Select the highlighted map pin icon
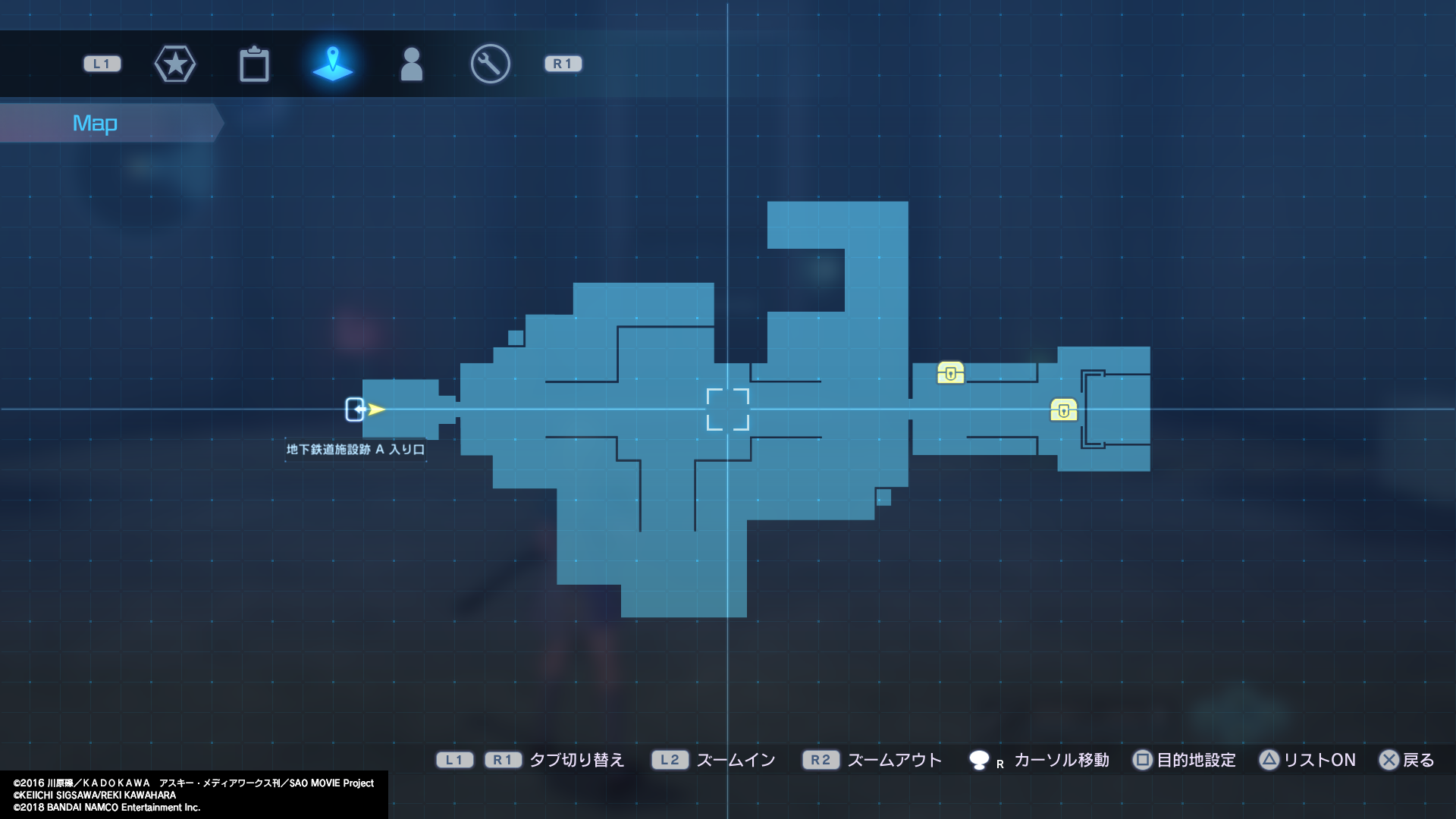Screen dimensions: 1456x819 coord(333,64)
